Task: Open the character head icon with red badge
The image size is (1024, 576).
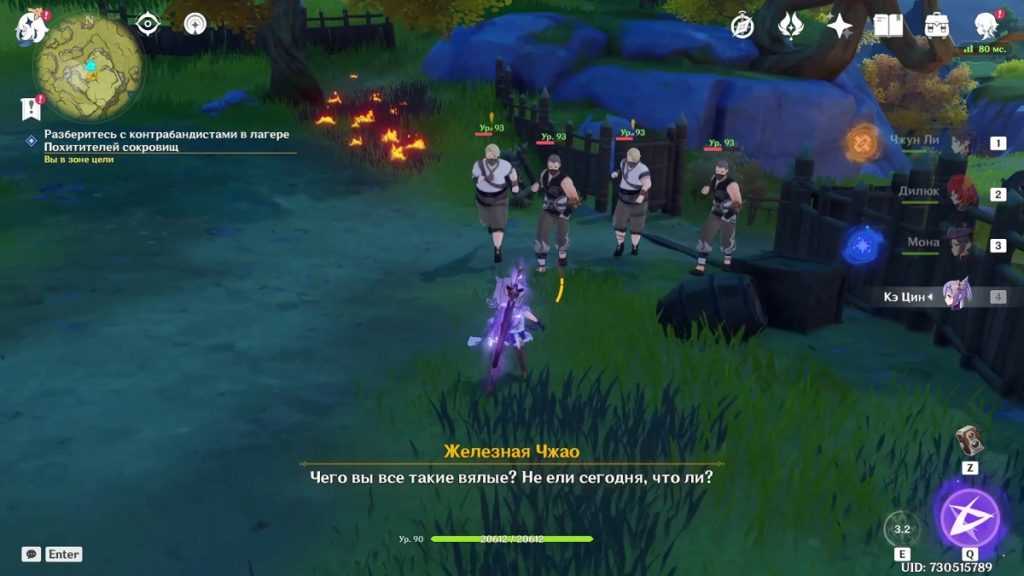Action: point(987,26)
